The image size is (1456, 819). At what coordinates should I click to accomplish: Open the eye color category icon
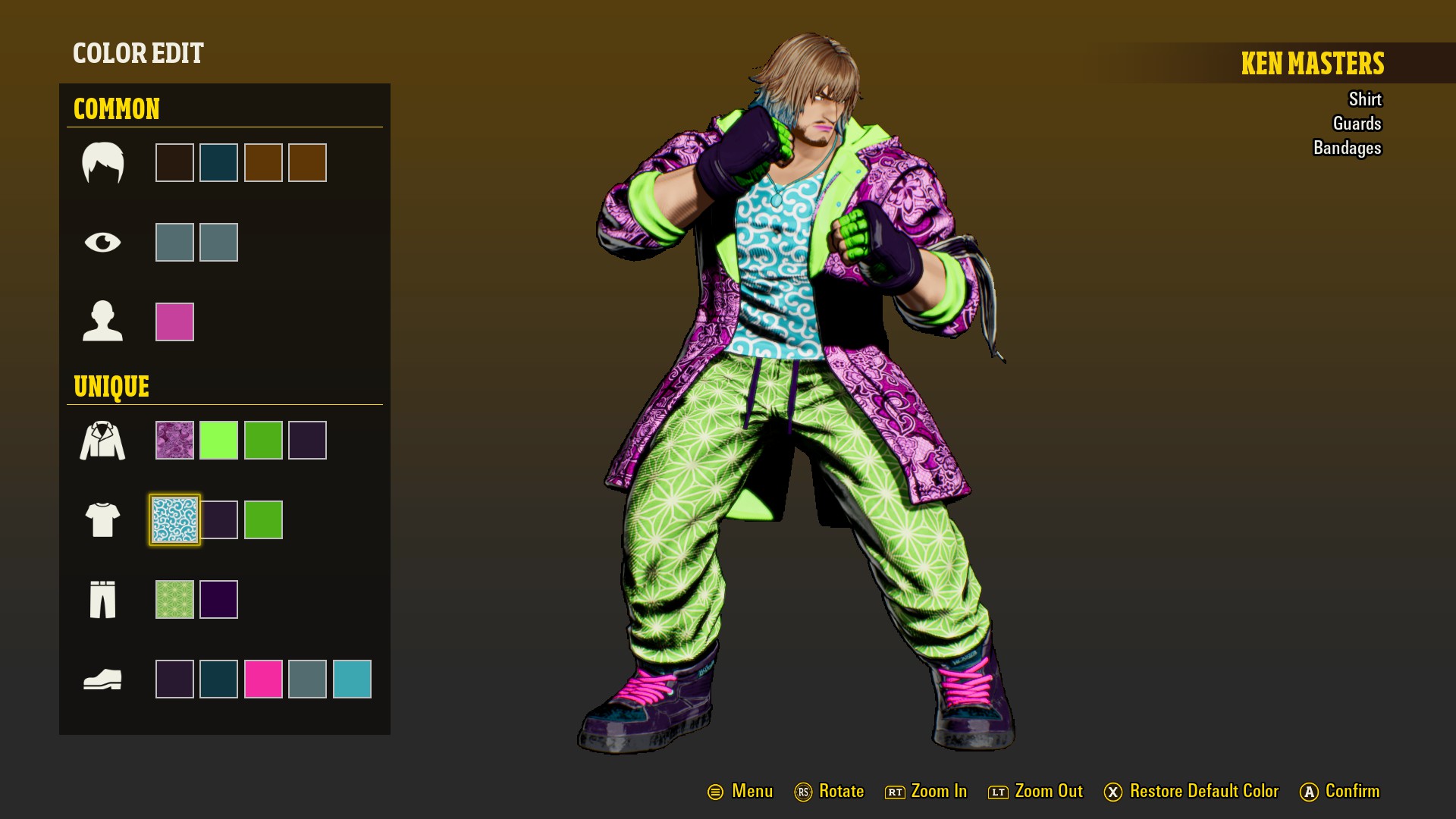(102, 242)
